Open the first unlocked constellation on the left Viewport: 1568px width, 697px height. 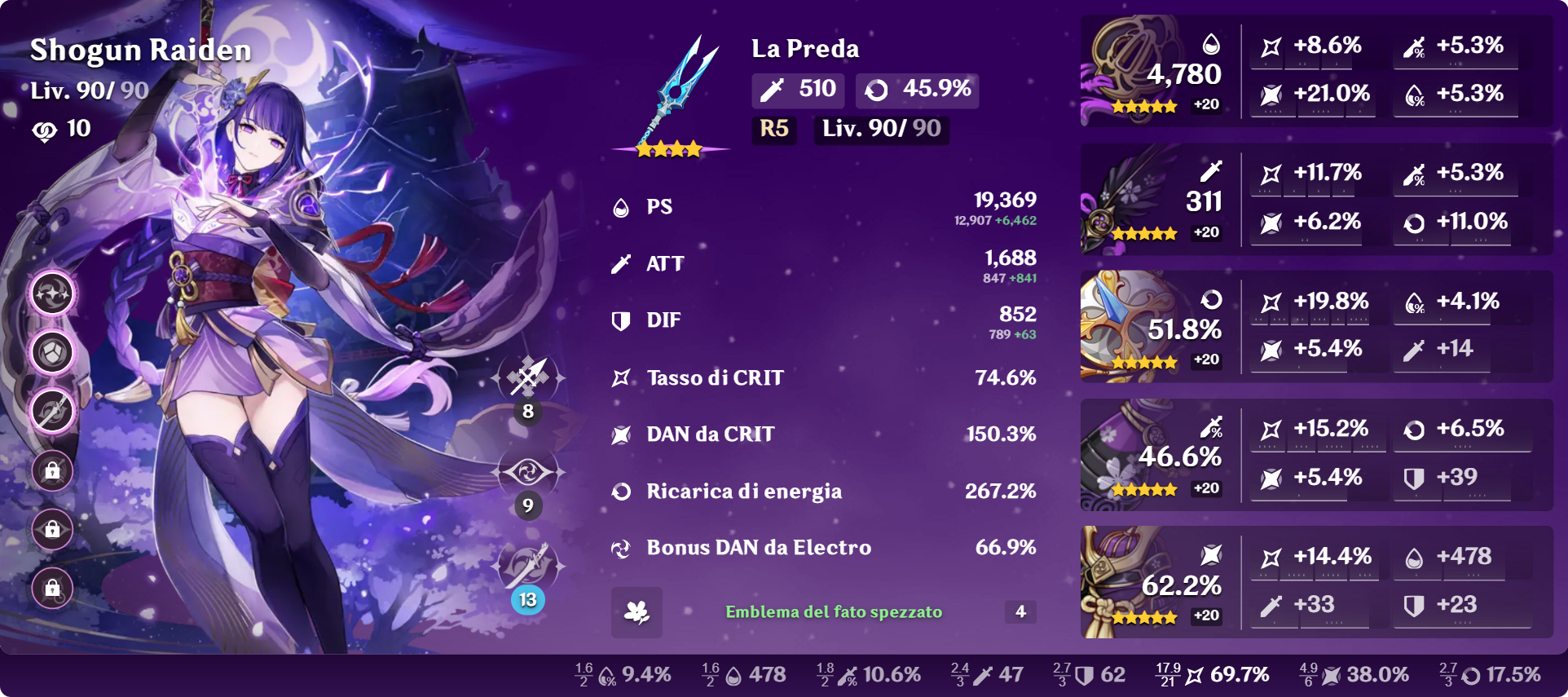pos(51,293)
